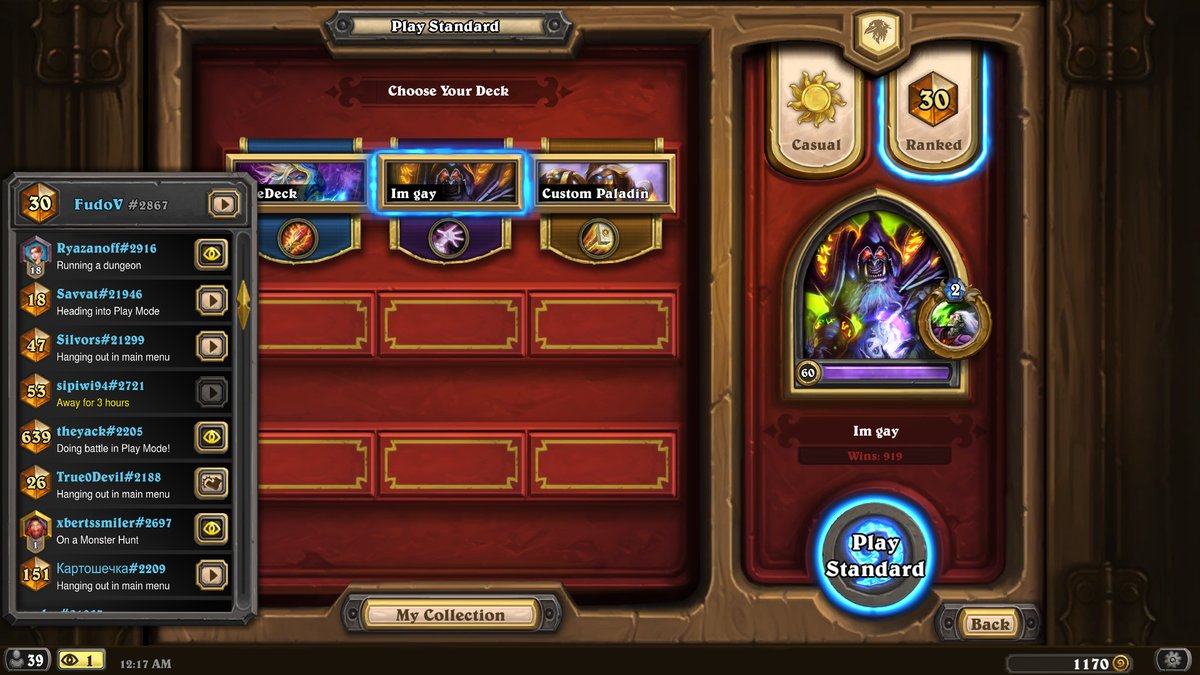The width and height of the screenshot is (1200, 675).
Task: Click the action button beside True0Devil
Action: point(211,483)
